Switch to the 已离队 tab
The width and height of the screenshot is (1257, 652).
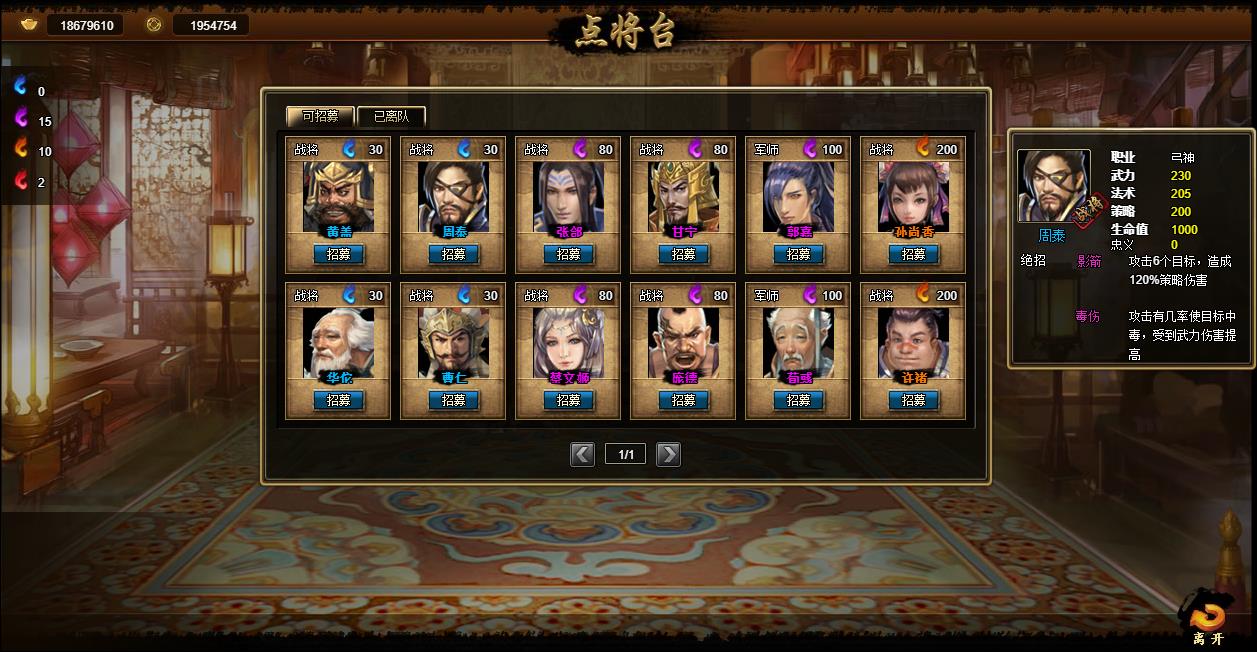point(391,116)
